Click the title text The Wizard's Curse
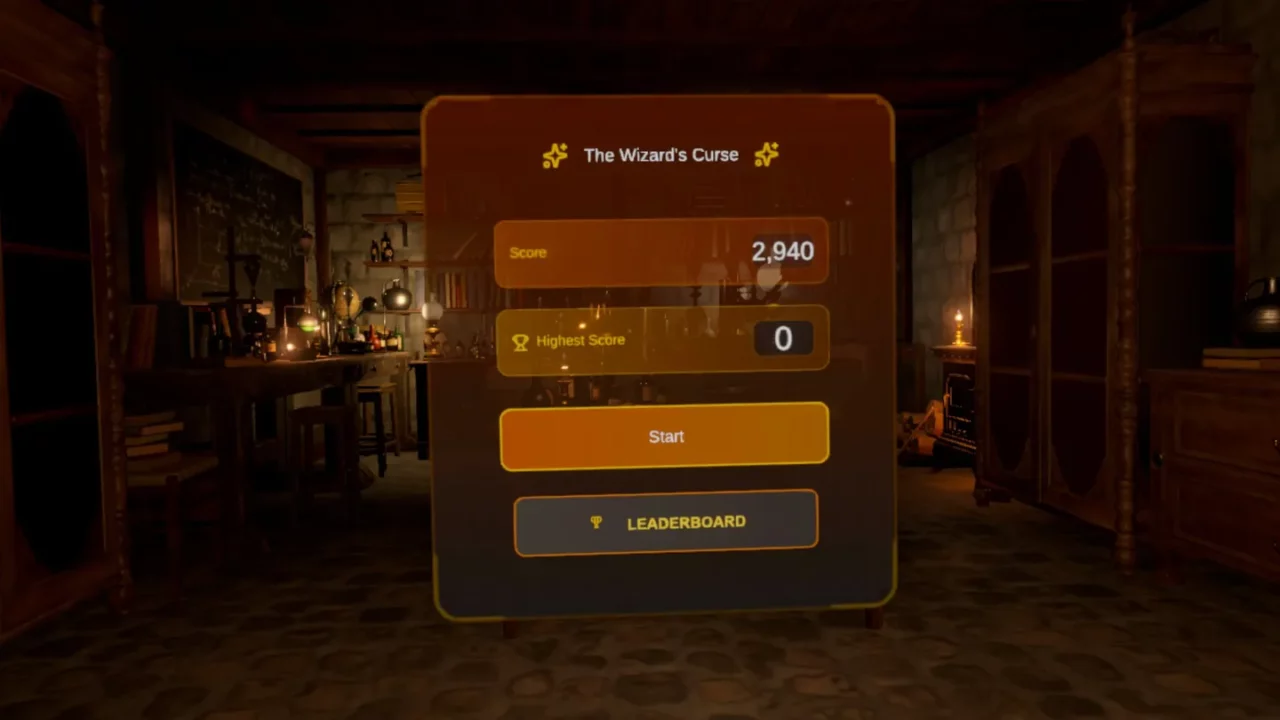 tap(660, 155)
